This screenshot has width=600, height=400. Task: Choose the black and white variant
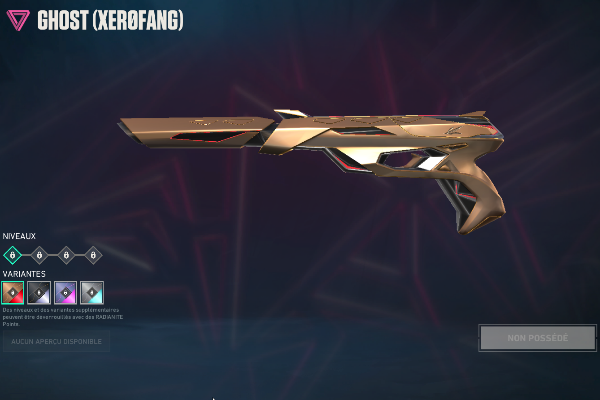coord(39,292)
